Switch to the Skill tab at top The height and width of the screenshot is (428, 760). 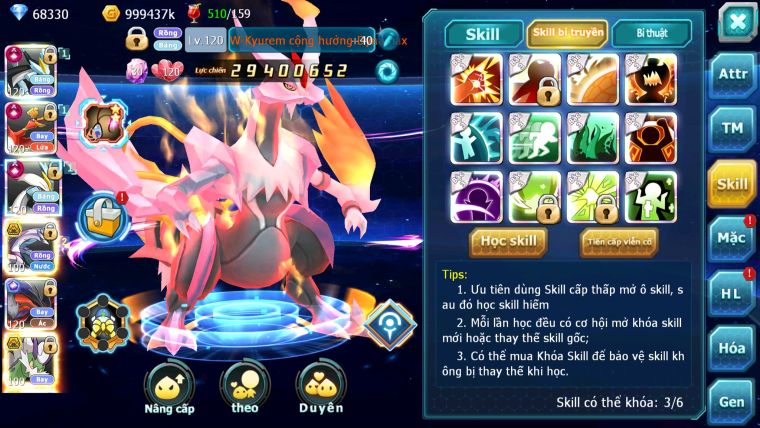pyautogui.click(x=484, y=33)
